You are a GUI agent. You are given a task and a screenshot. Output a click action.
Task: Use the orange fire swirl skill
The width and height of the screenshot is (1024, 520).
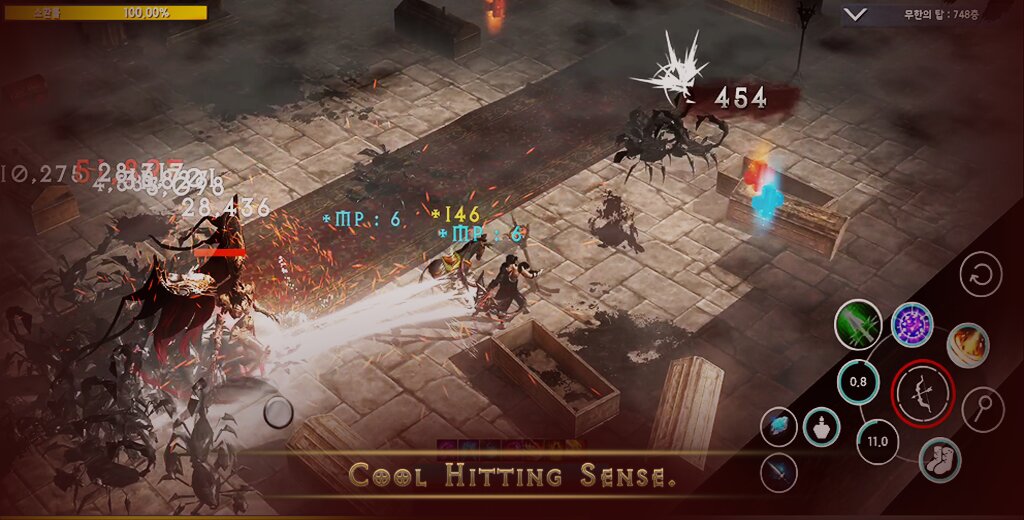pyautogui.click(x=967, y=345)
